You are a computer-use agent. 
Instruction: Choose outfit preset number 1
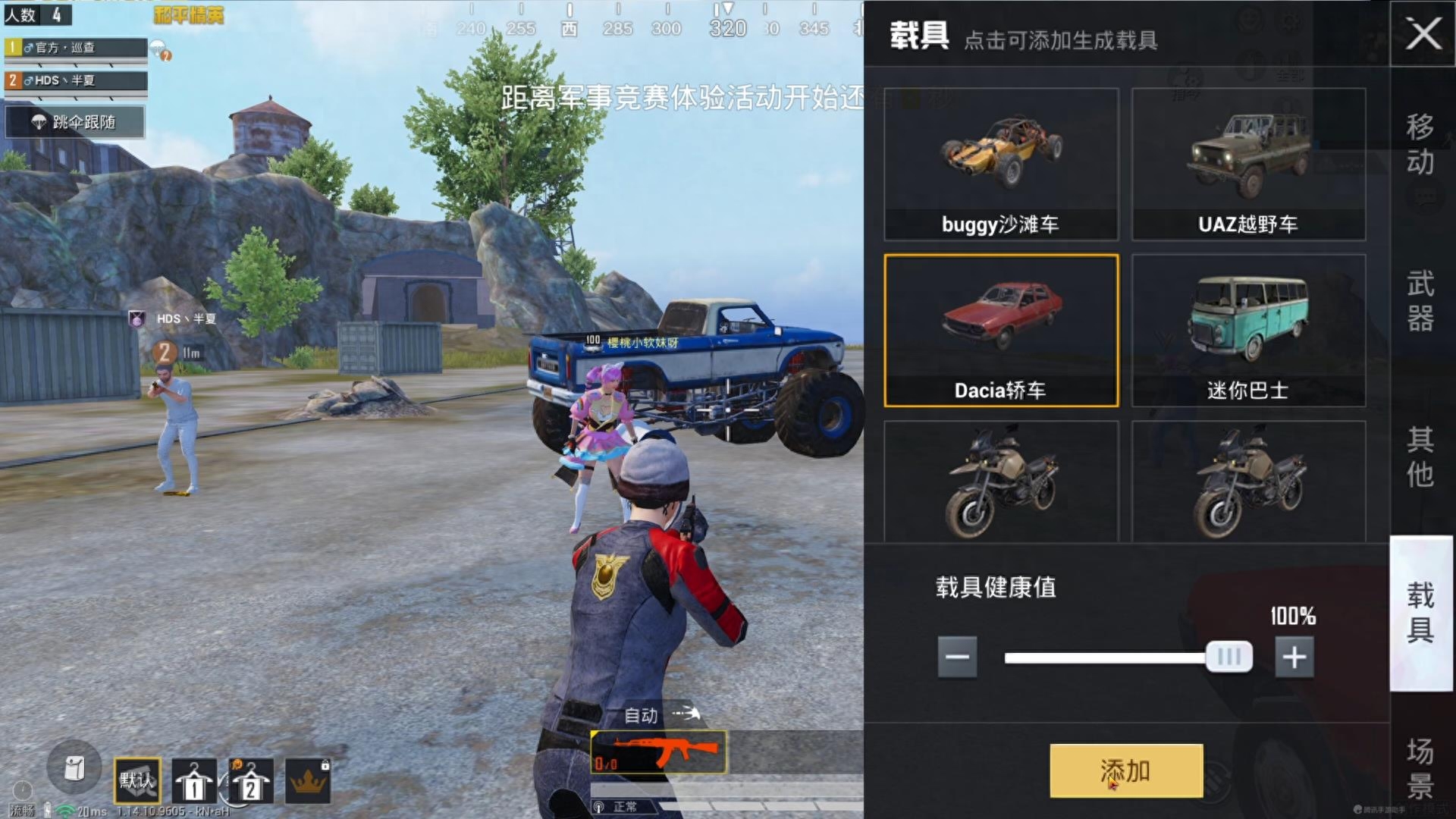point(194,780)
